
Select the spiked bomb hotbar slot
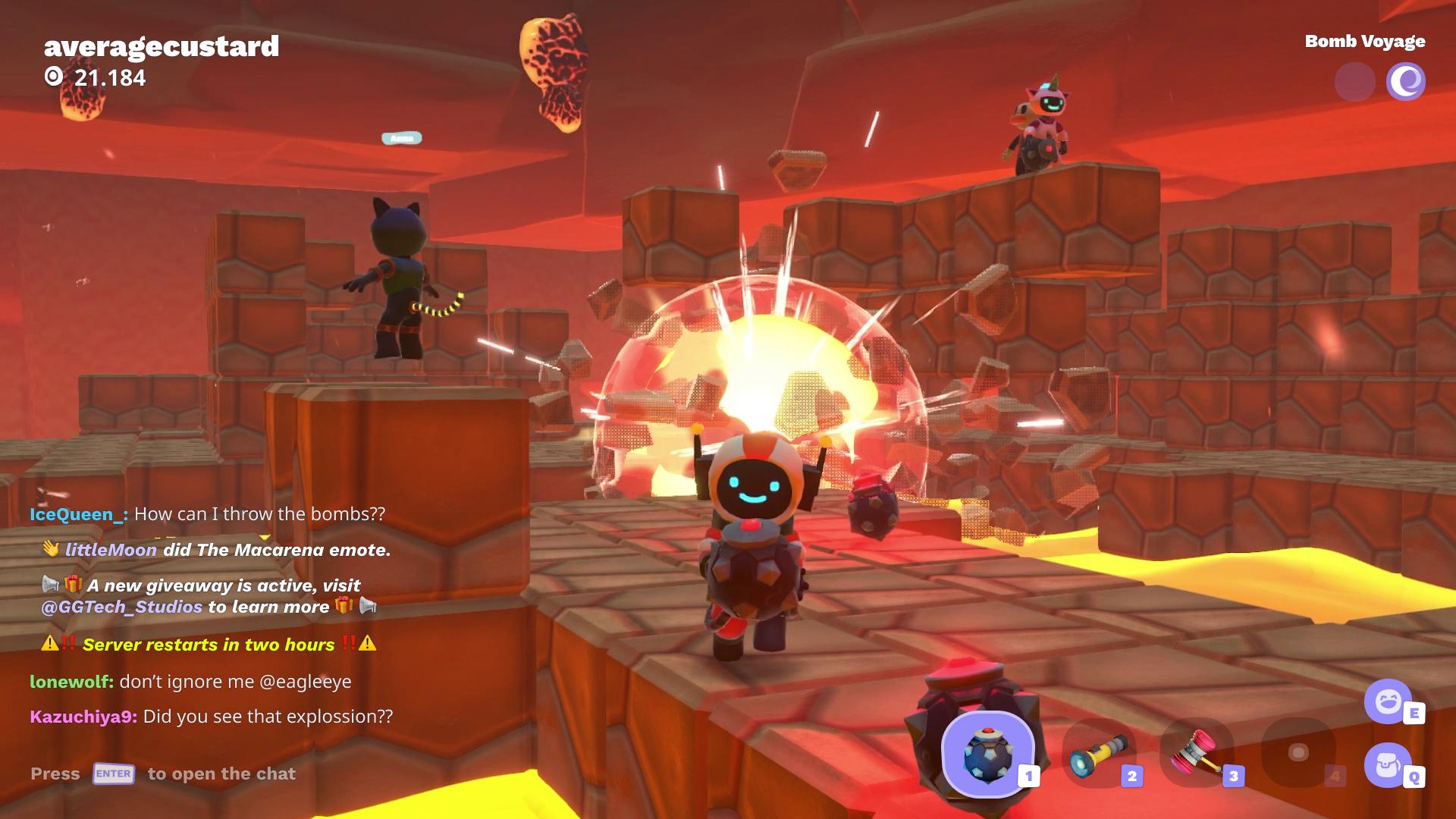point(987,754)
